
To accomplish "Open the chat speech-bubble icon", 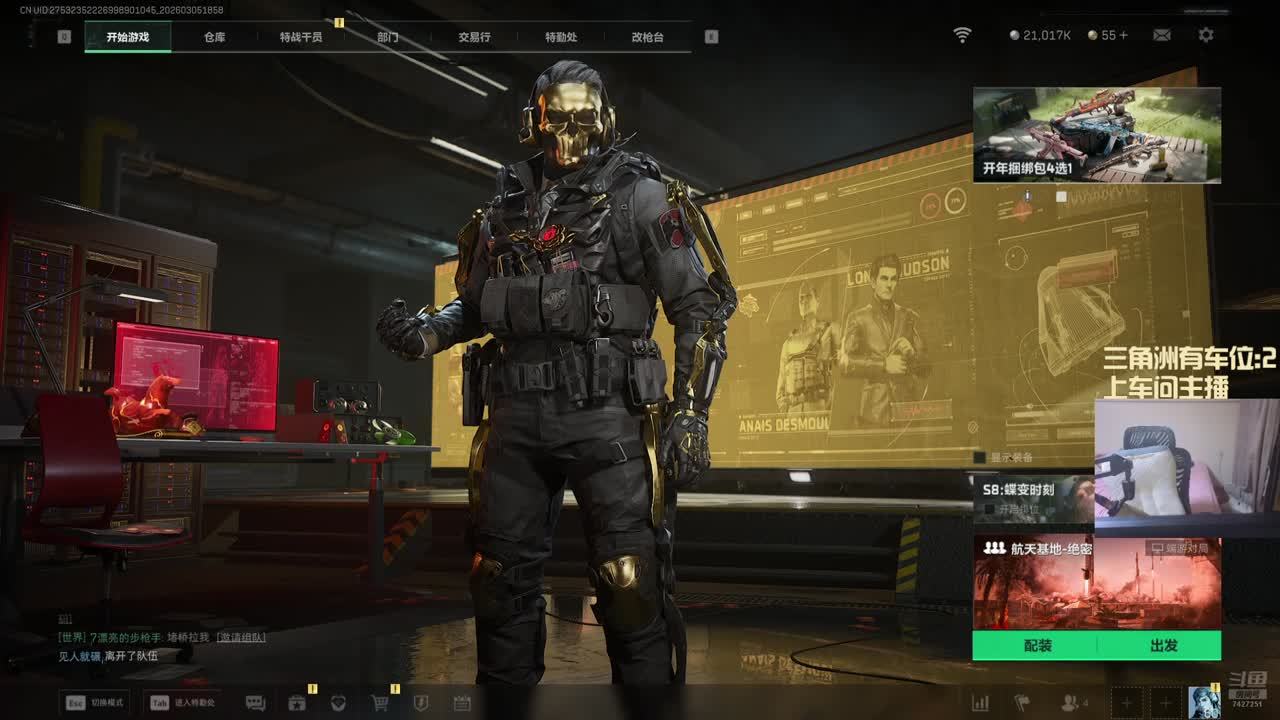I will 255,703.
